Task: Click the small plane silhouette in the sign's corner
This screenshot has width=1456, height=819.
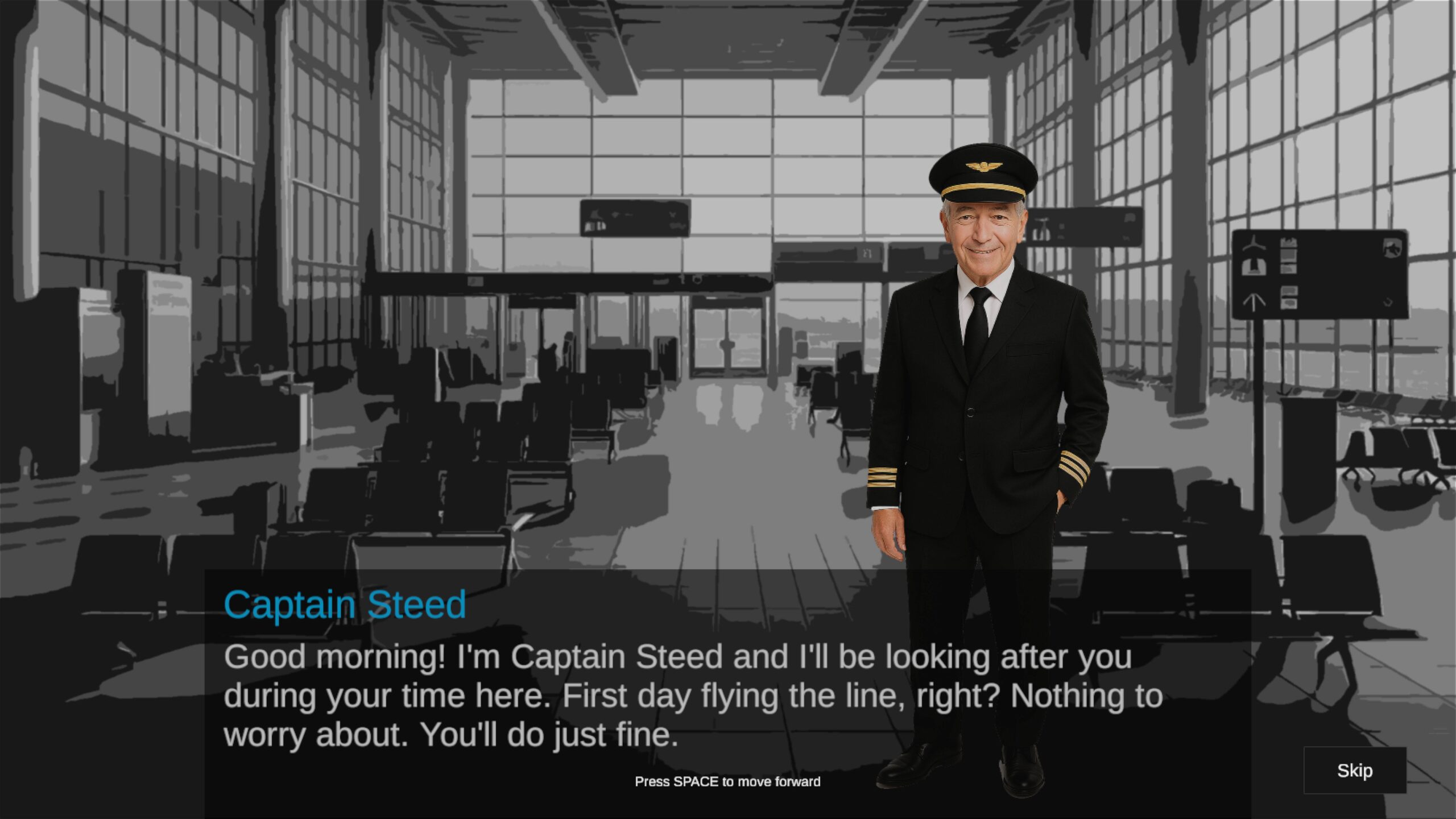Action: point(1393,249)
